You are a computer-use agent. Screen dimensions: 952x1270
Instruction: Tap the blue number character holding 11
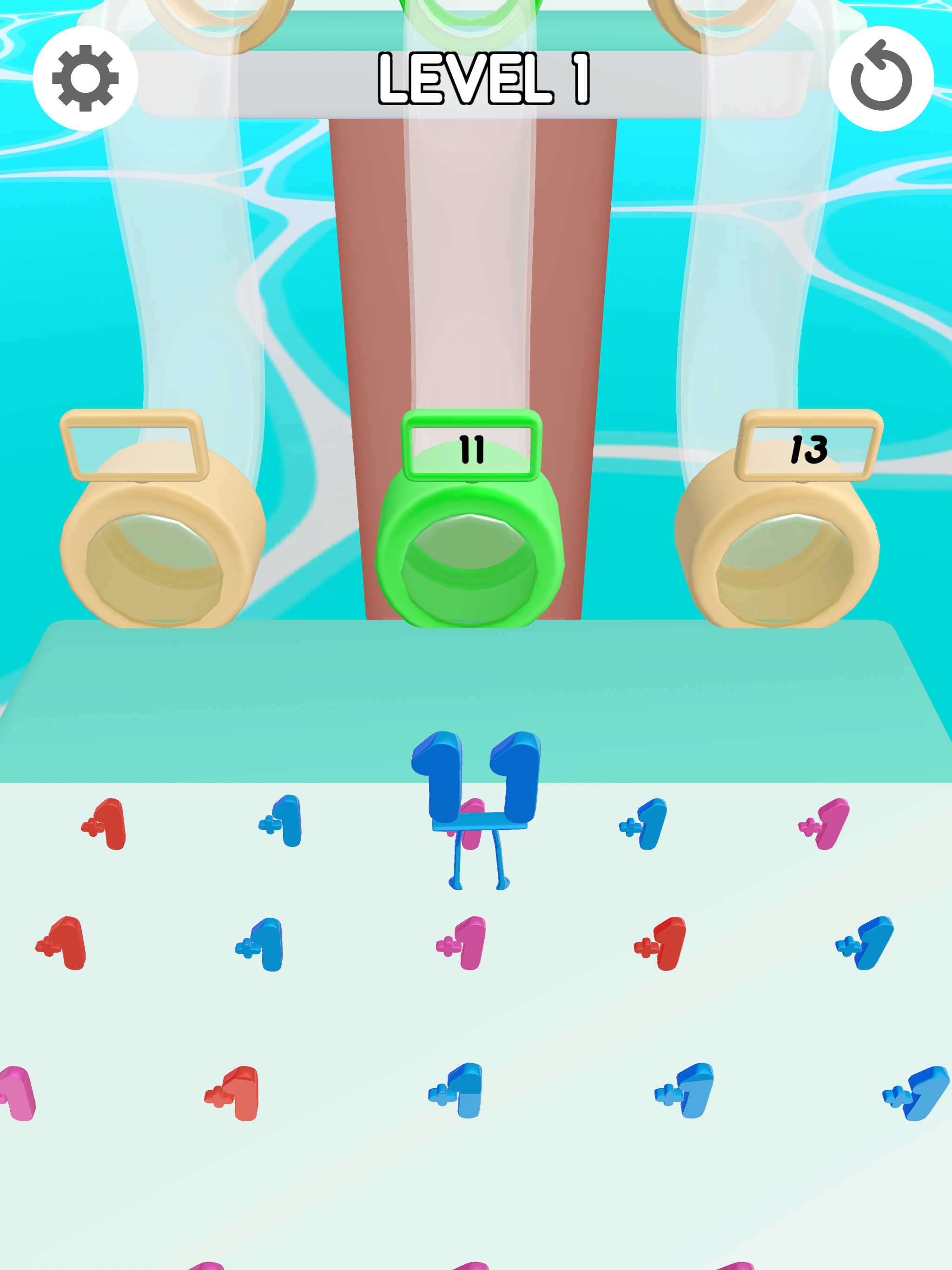476,804
